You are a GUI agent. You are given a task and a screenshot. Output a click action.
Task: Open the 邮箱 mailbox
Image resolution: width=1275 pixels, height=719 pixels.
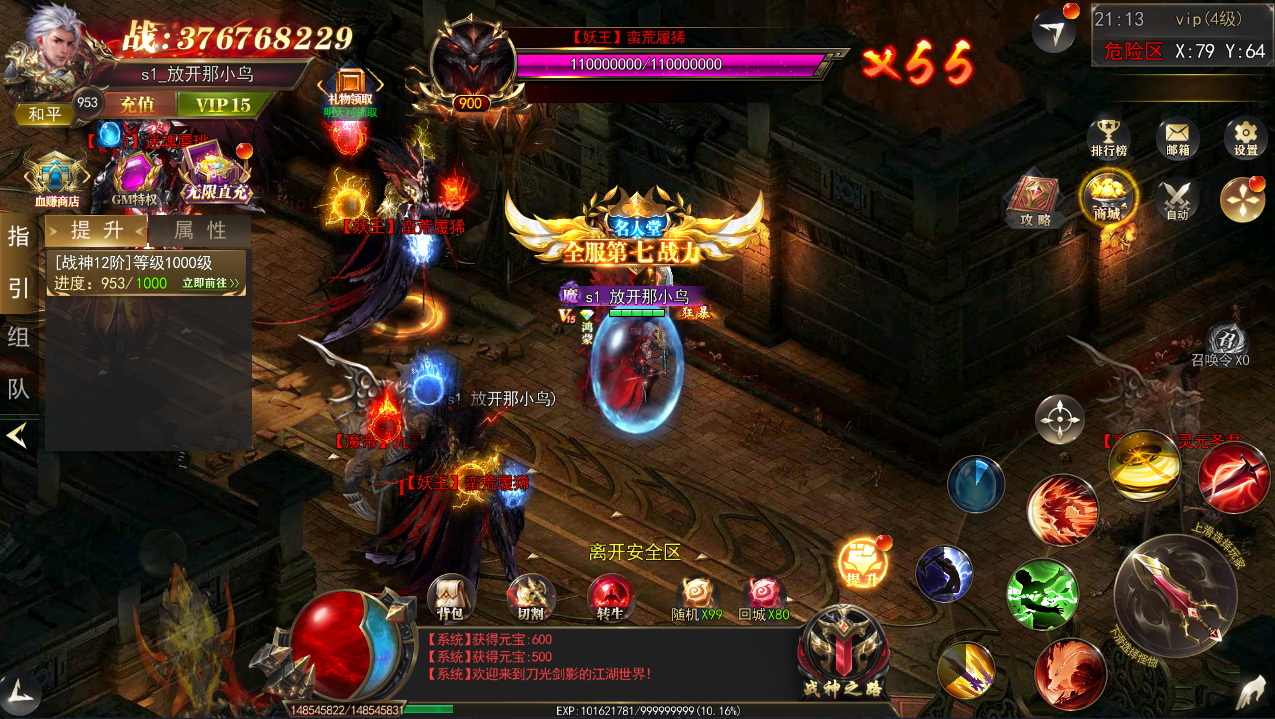pyautogui.click(x=1177, y=137)
